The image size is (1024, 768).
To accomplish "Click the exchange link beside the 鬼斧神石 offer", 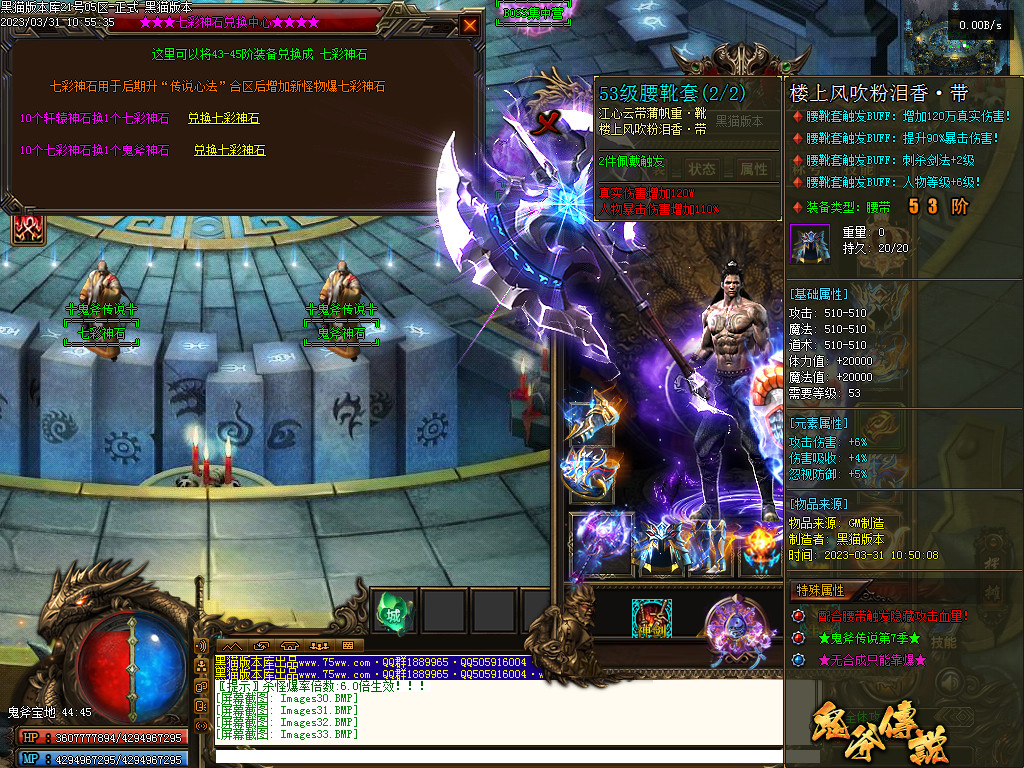I will 229,150.
